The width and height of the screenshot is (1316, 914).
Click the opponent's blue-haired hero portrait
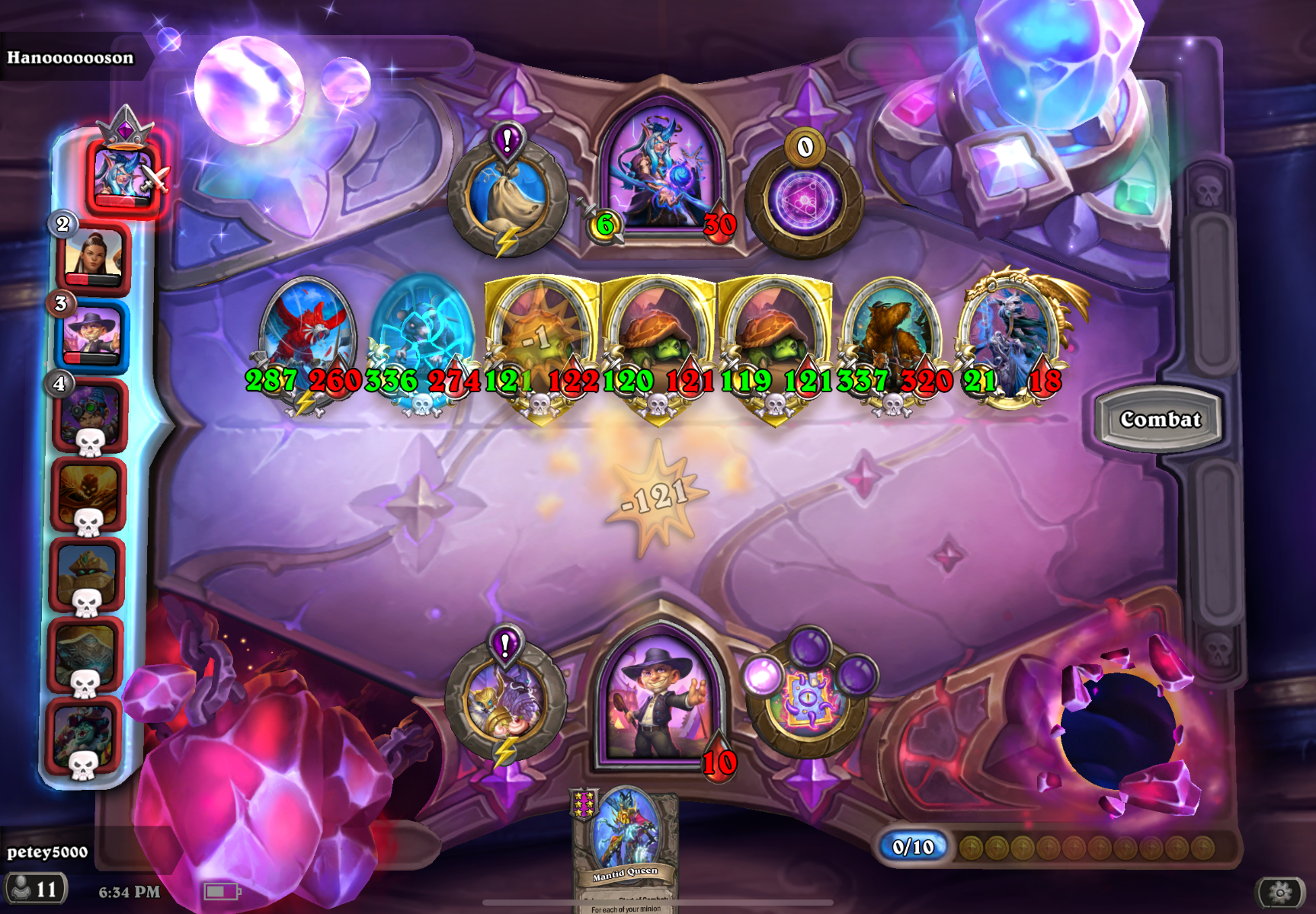[661, 171]
